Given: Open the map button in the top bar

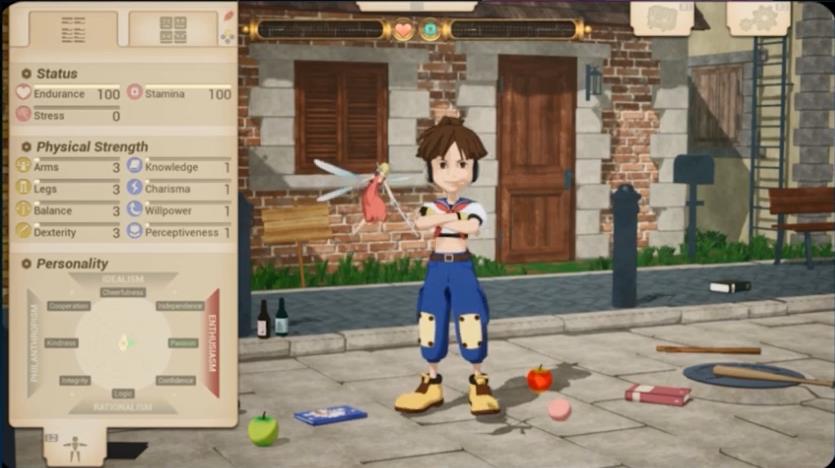Looking at the screenshot, I should point(661,17).
